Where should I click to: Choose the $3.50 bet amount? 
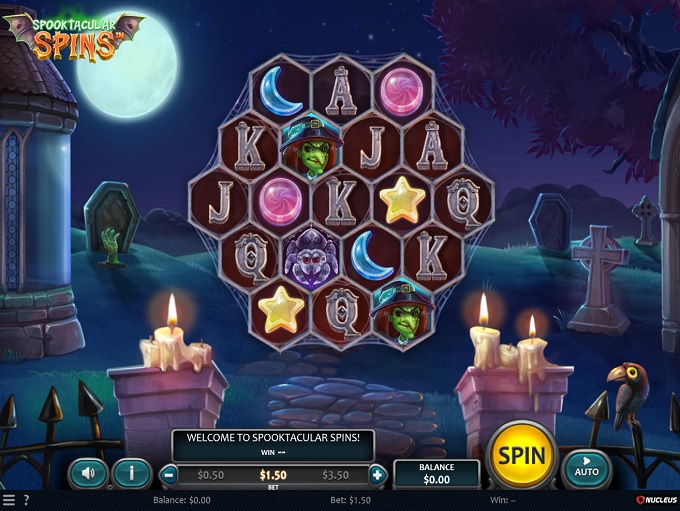click(x=336, y=475)
